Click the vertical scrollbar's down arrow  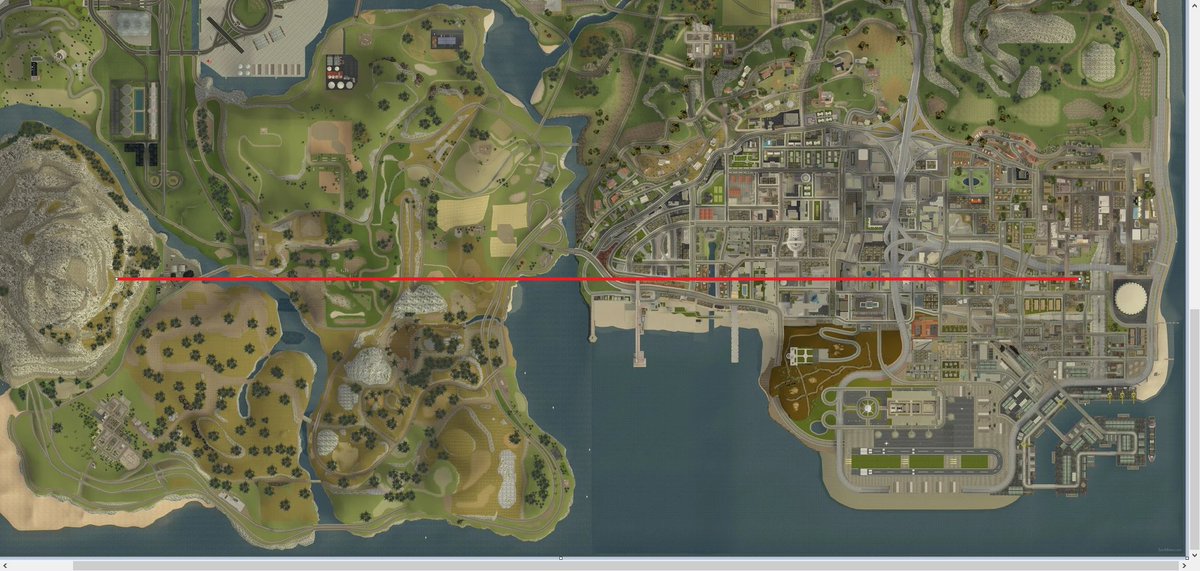click(1193, 551)
